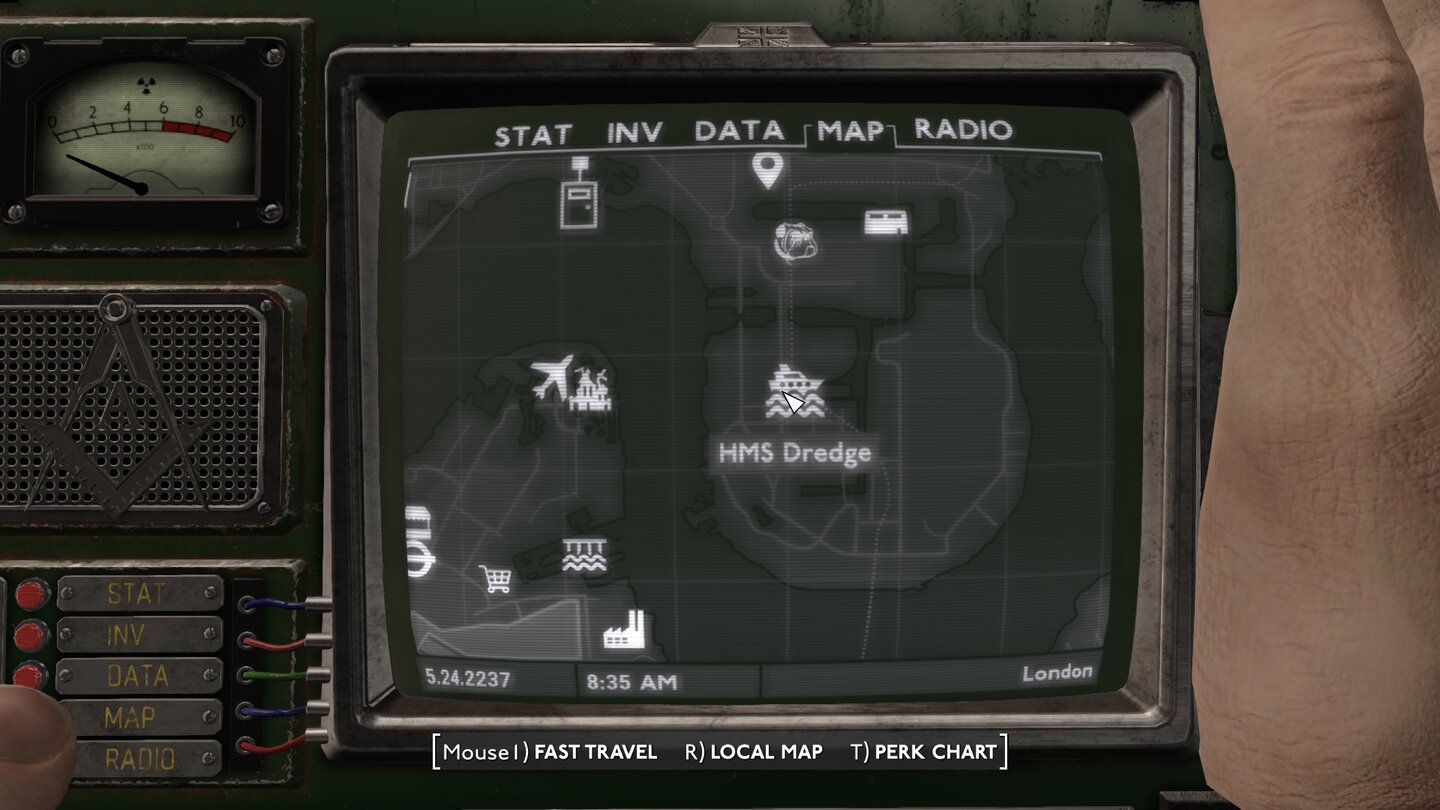The height and width of the screenshot is (810, 1440).
Task: Click the airplane airport map icon
Action: (x=552, y=375)
